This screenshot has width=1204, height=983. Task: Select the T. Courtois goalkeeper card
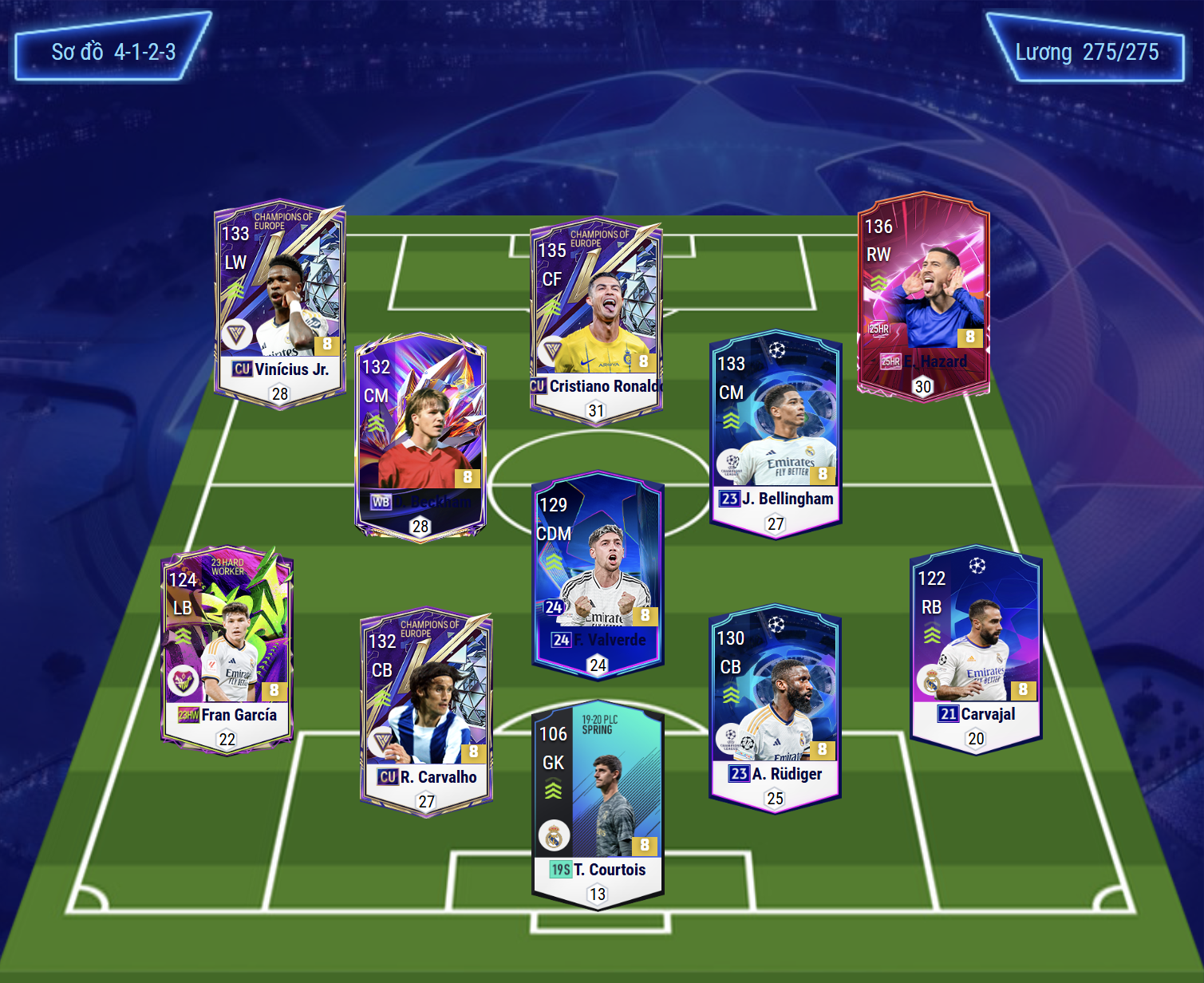tap(598, 804)
